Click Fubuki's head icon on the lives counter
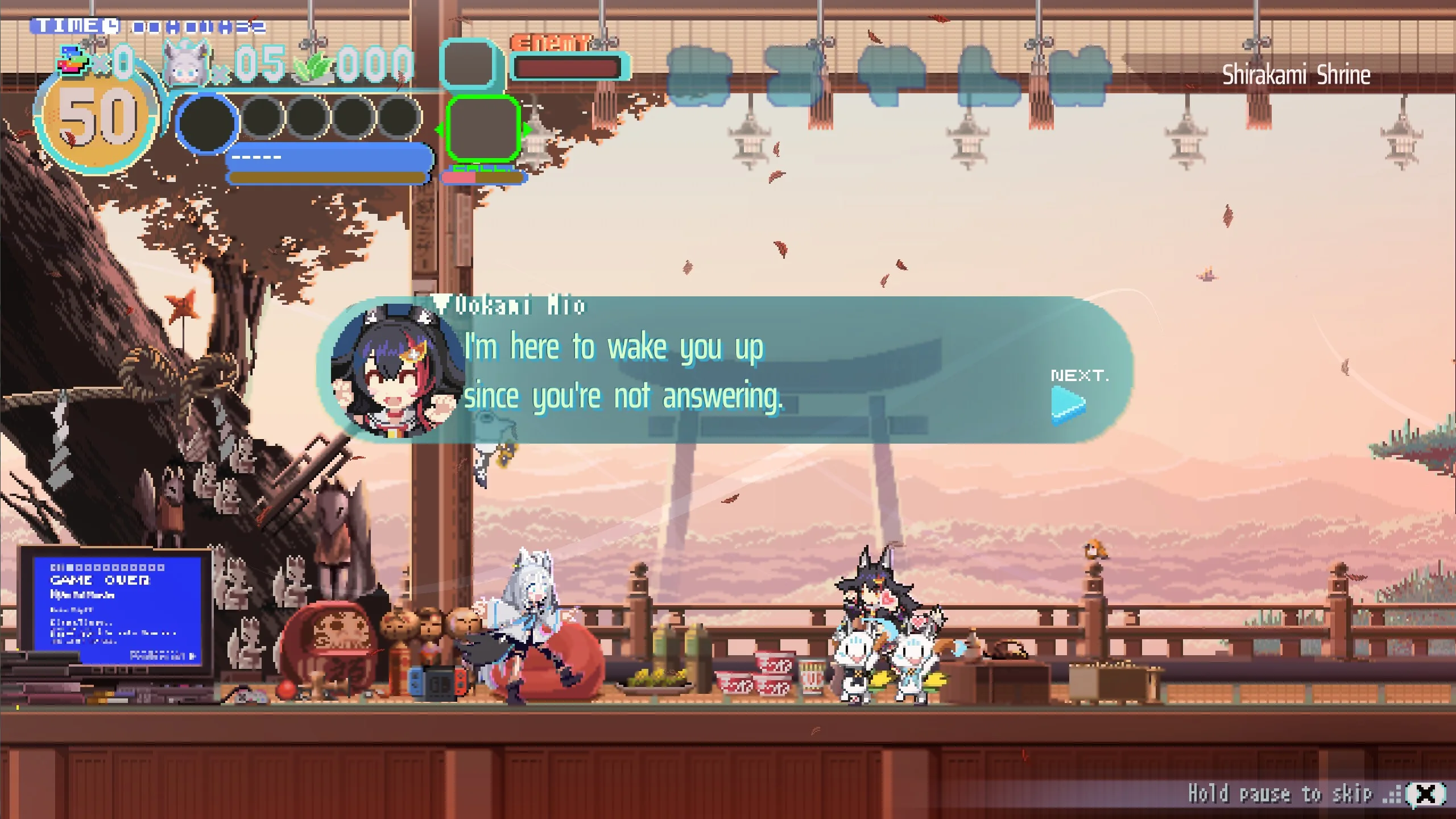Viewport: 1456px width, 819px height. (183, 63)
